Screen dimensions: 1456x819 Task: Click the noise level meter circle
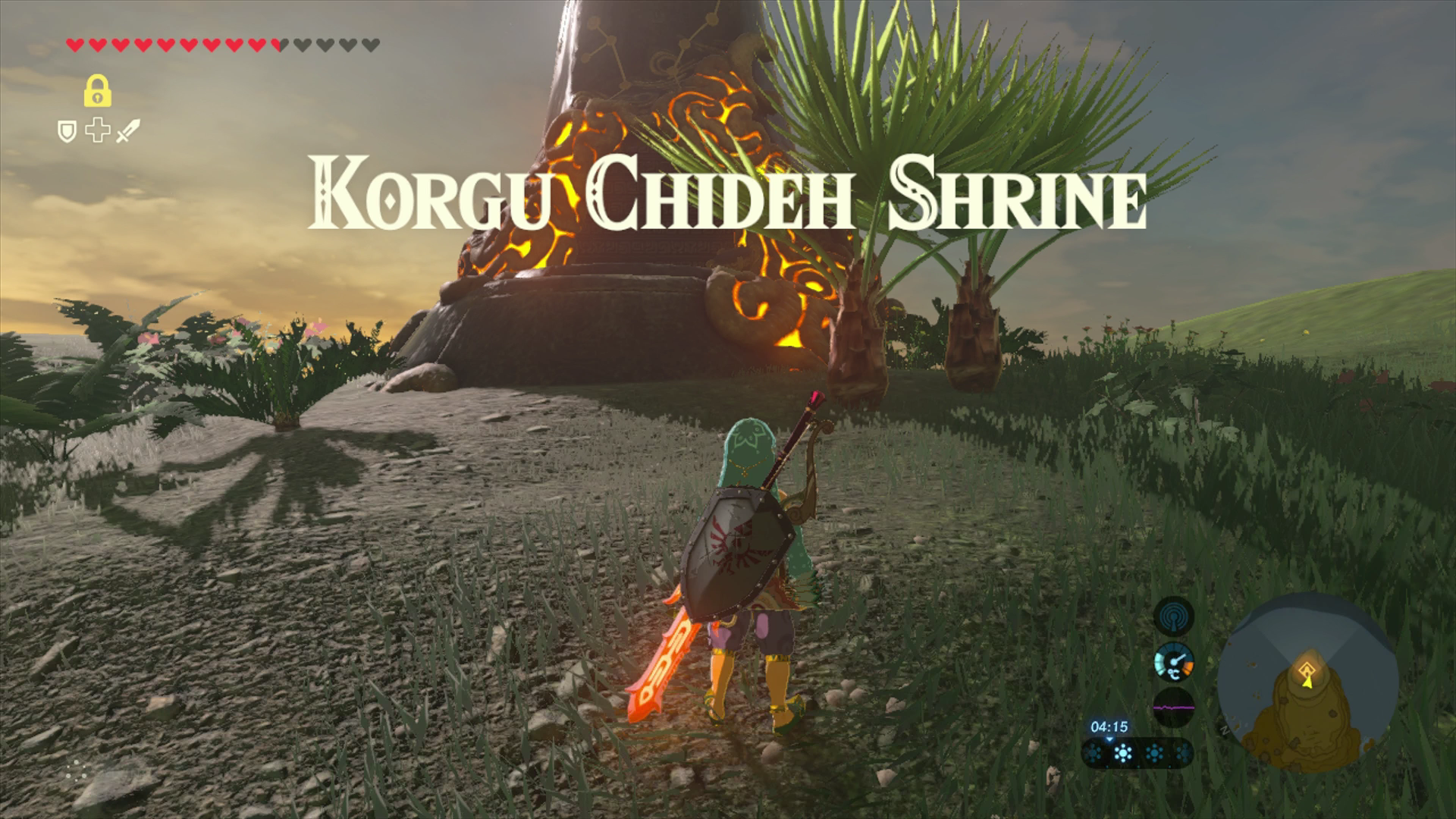[1174, 709]
